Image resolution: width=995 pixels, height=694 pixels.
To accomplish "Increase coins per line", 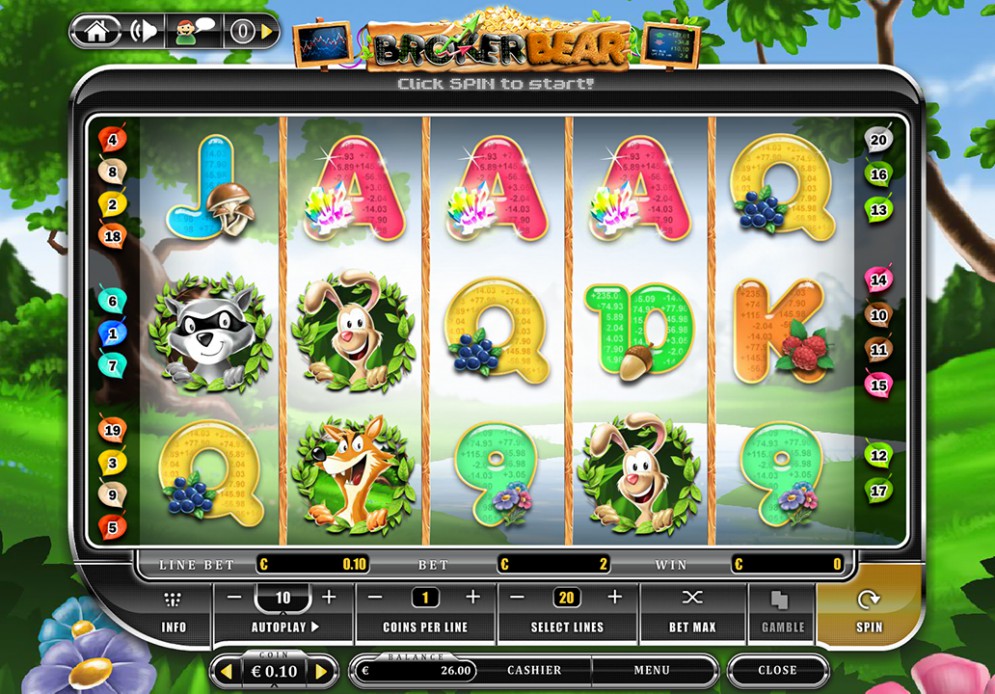I will 473,598.
